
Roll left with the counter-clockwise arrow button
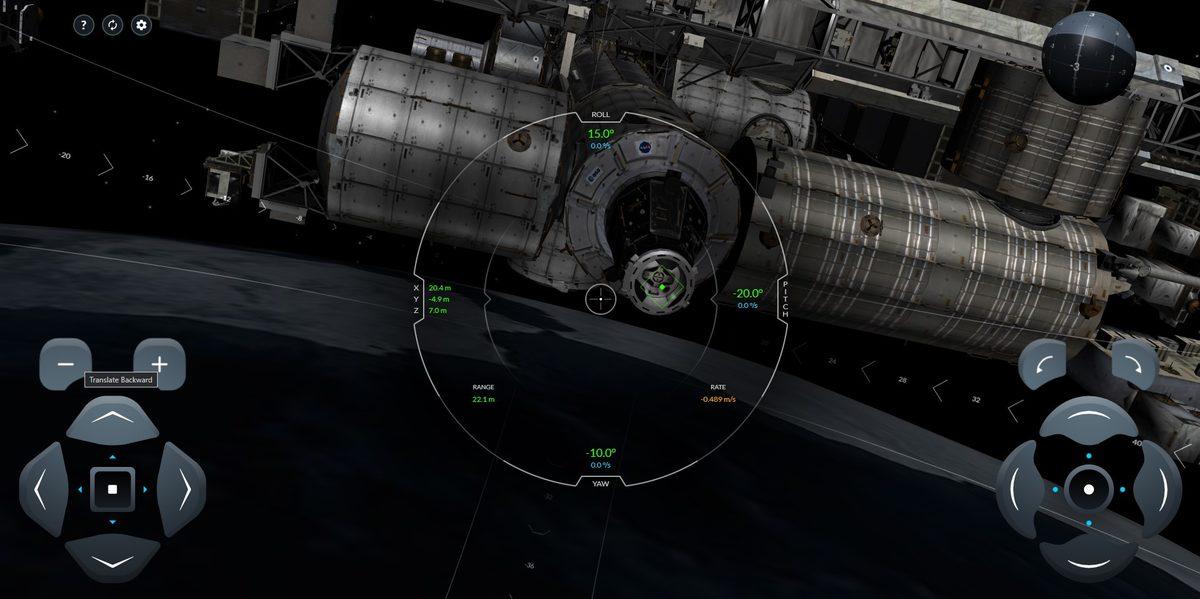coord(1041,364)
